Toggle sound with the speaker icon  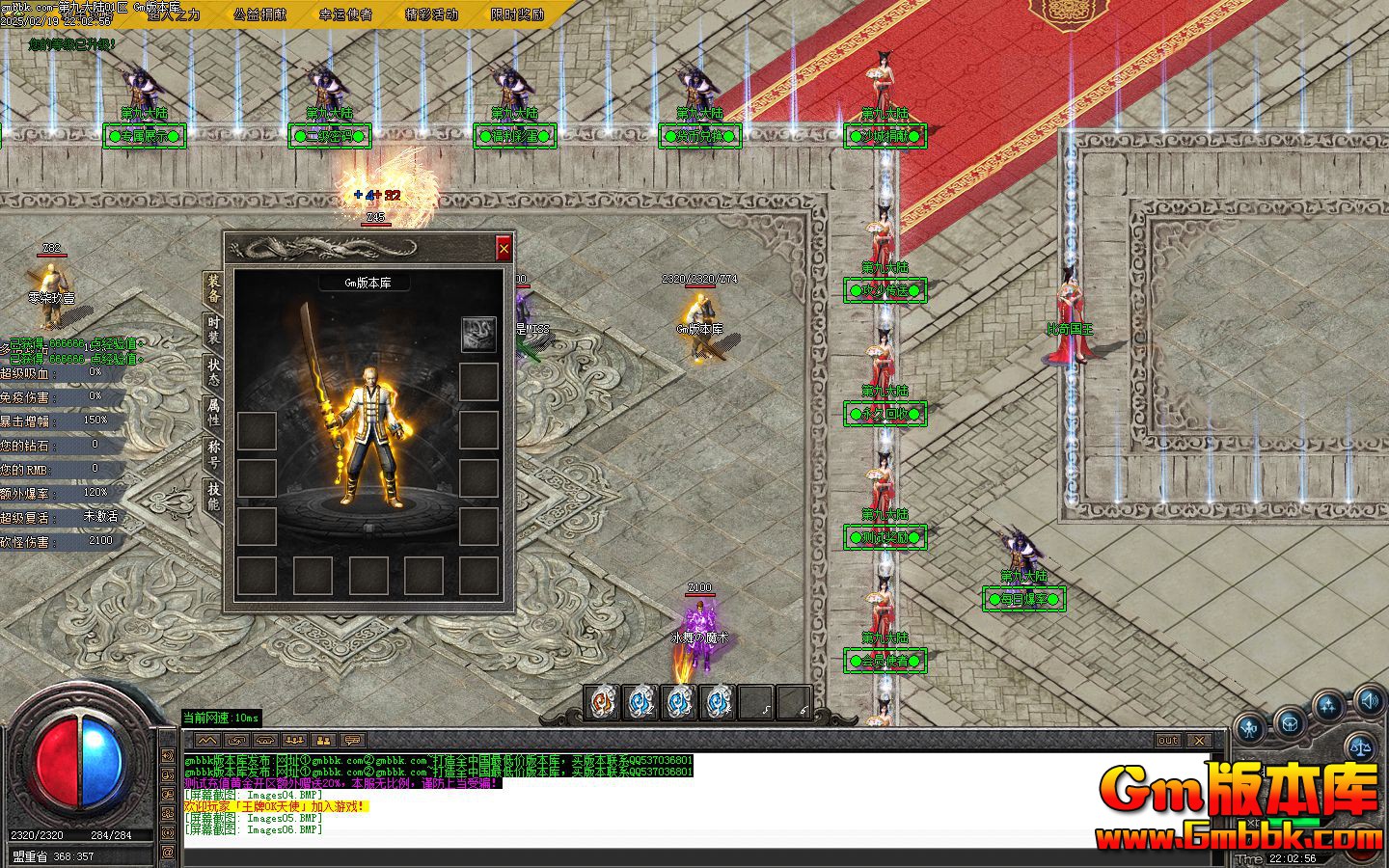1368,699
